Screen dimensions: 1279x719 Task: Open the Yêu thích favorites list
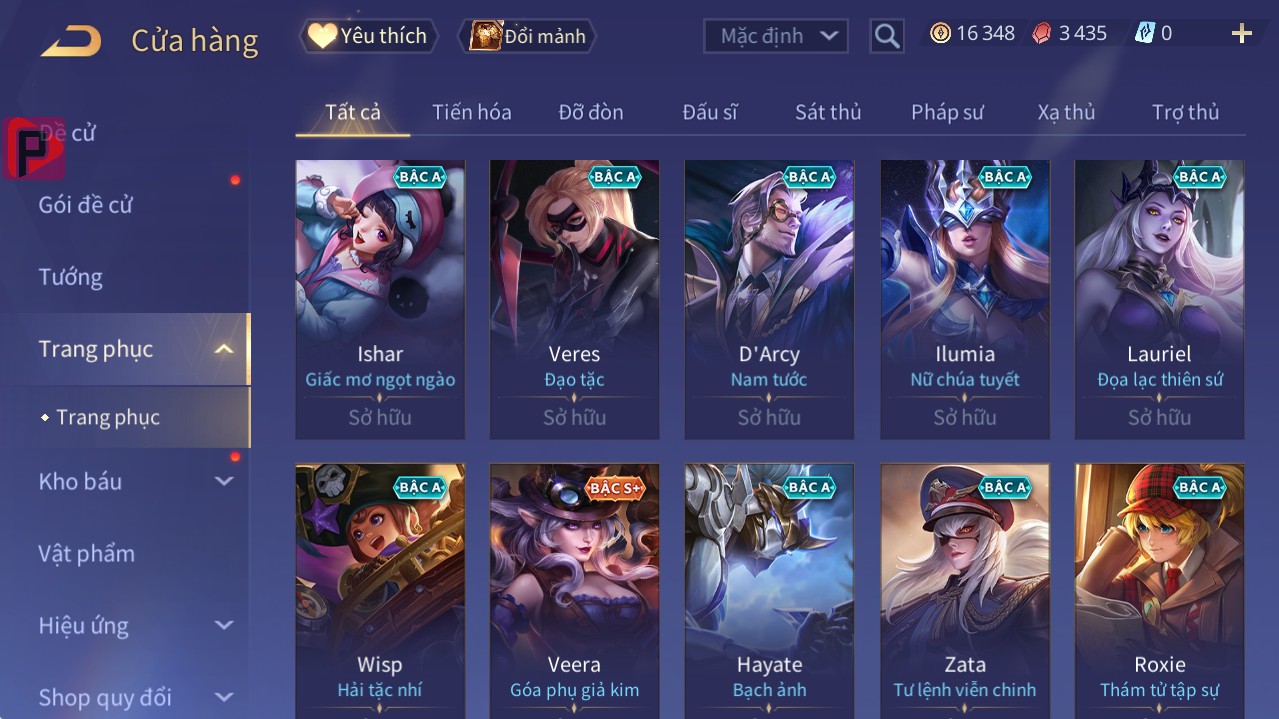point(368,36)
